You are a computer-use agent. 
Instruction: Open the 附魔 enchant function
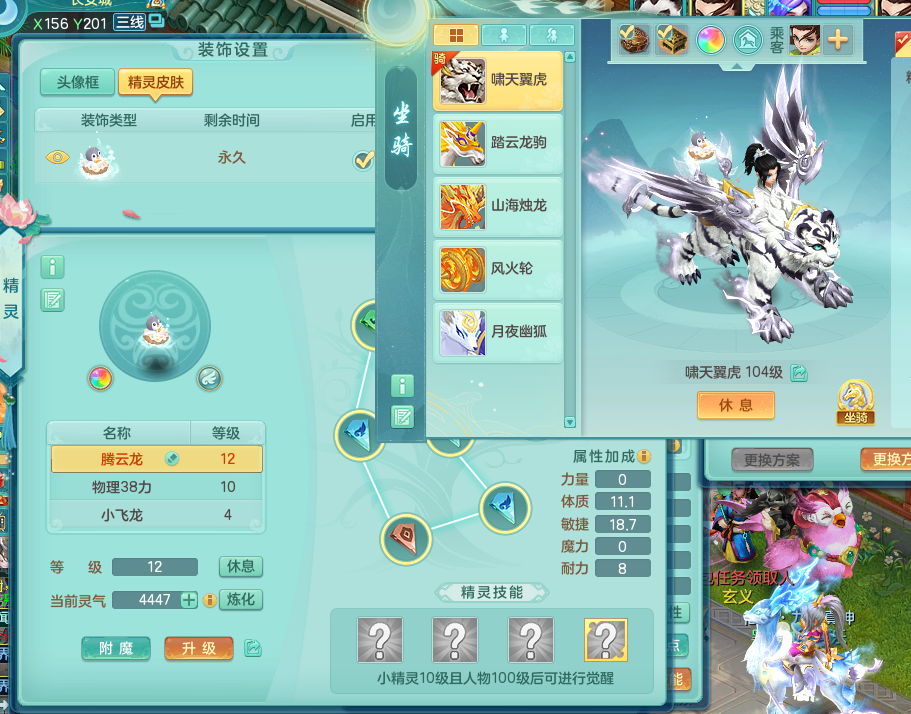click(x=116, y=648)
